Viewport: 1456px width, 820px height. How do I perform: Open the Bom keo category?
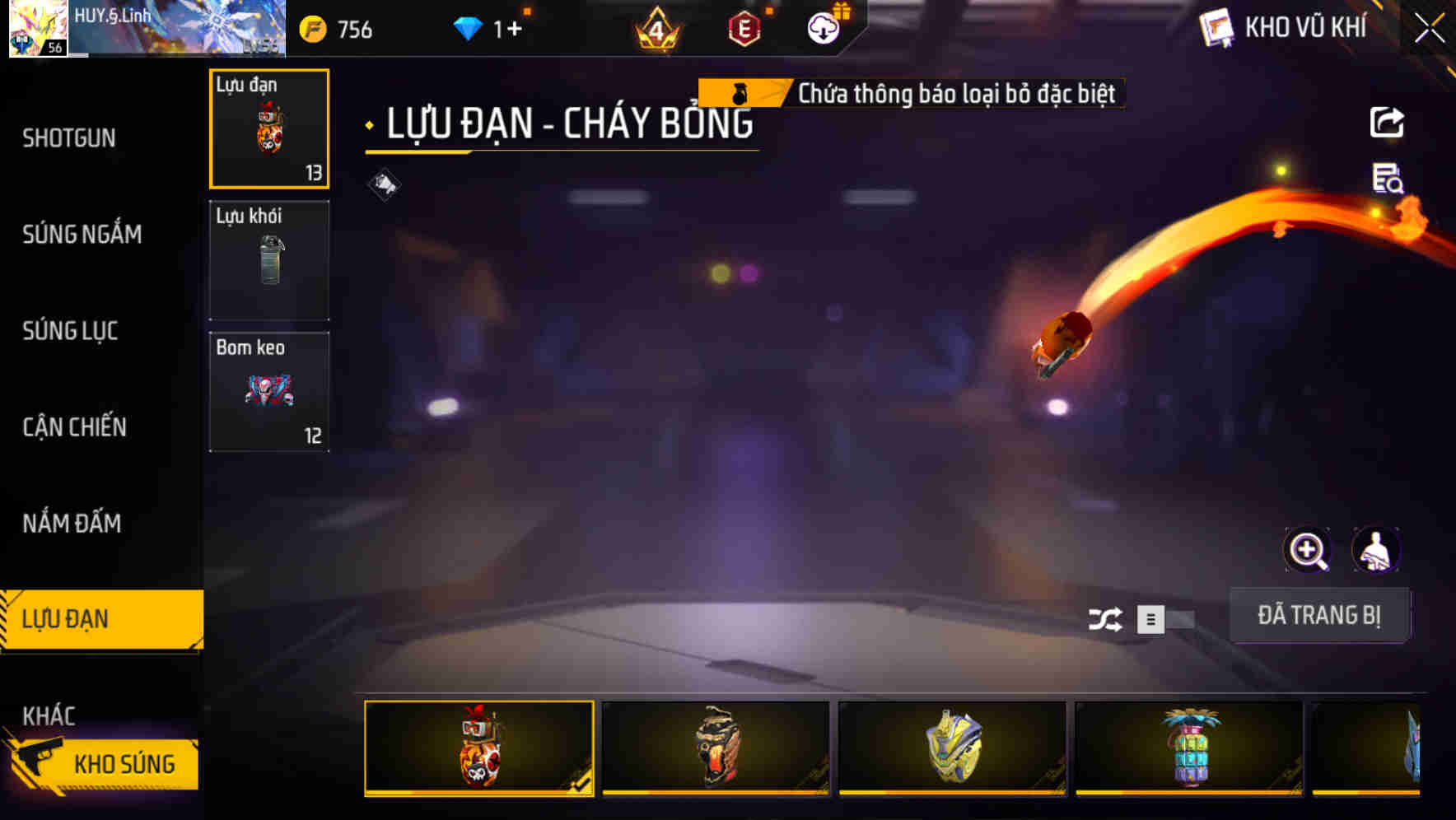tap(269, 391)
